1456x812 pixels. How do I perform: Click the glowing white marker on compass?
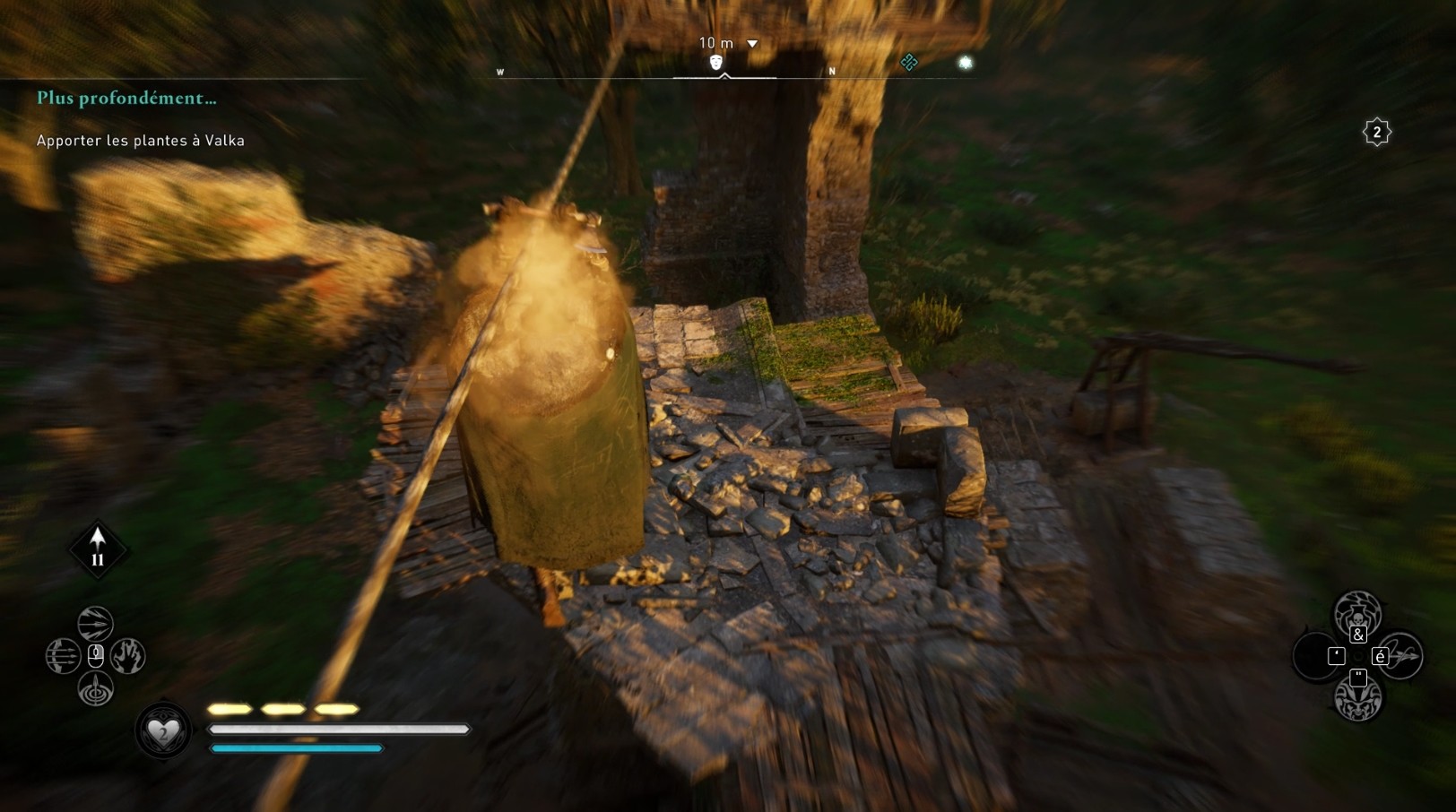click(x=965, y=62)
